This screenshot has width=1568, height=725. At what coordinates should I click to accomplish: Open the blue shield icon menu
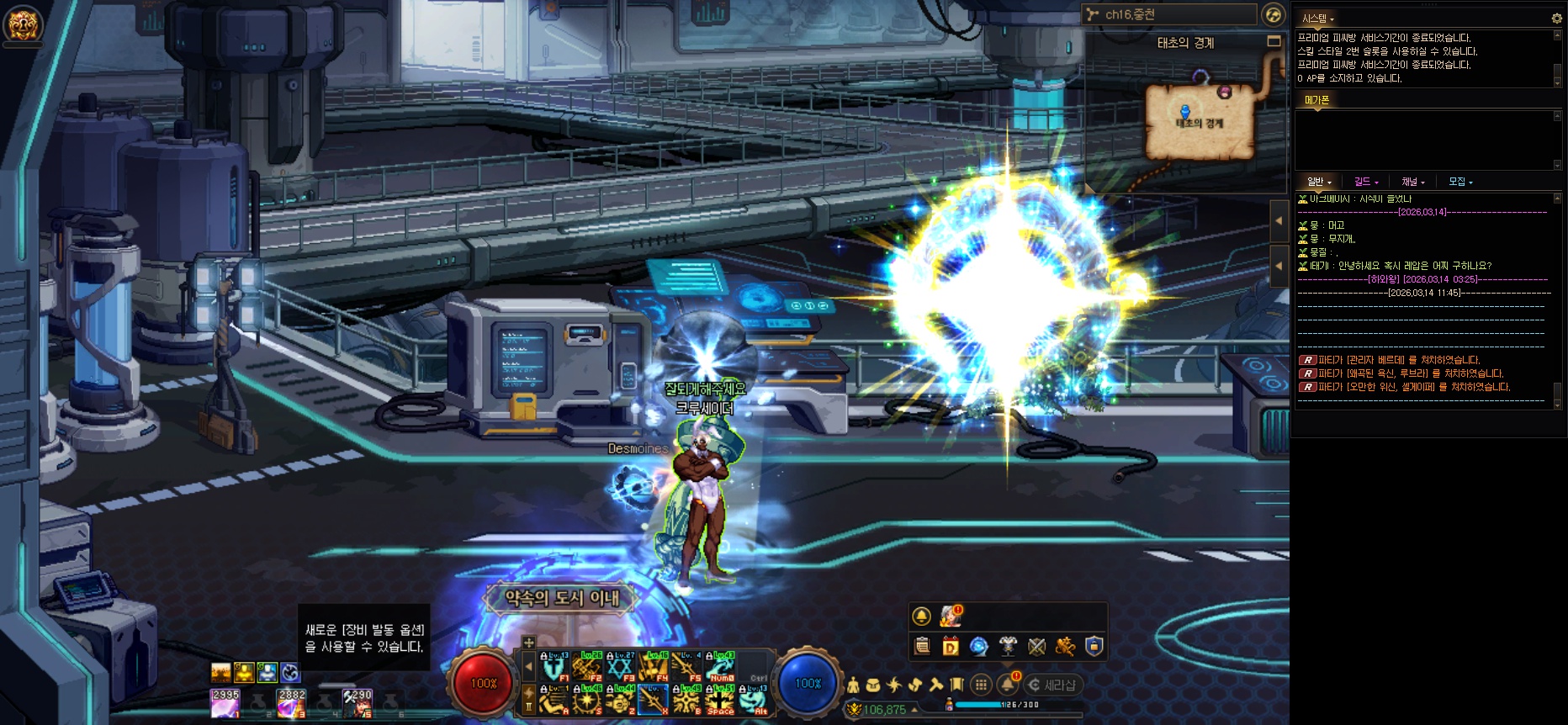click(x=1094, y=646)
